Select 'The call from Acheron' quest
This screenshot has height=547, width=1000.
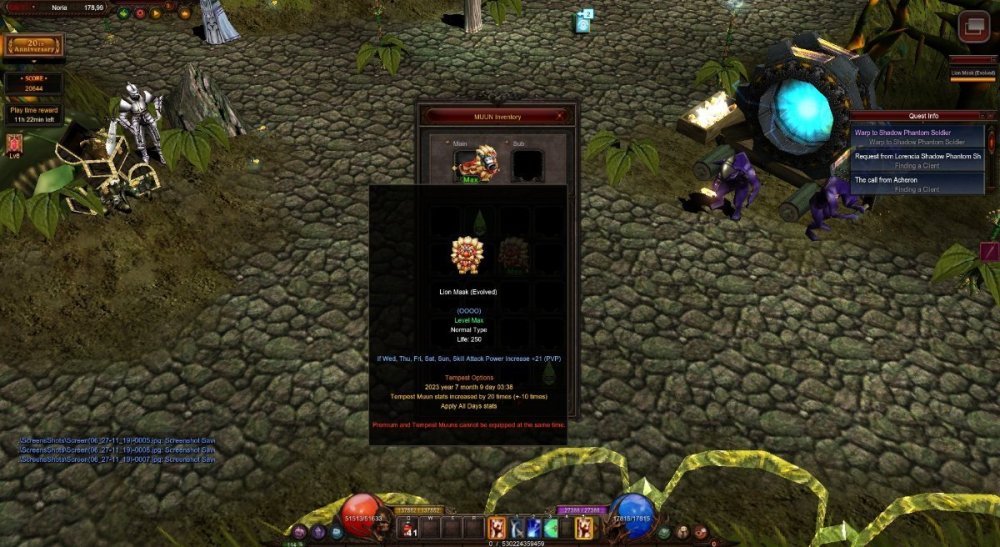coord(916,180)
